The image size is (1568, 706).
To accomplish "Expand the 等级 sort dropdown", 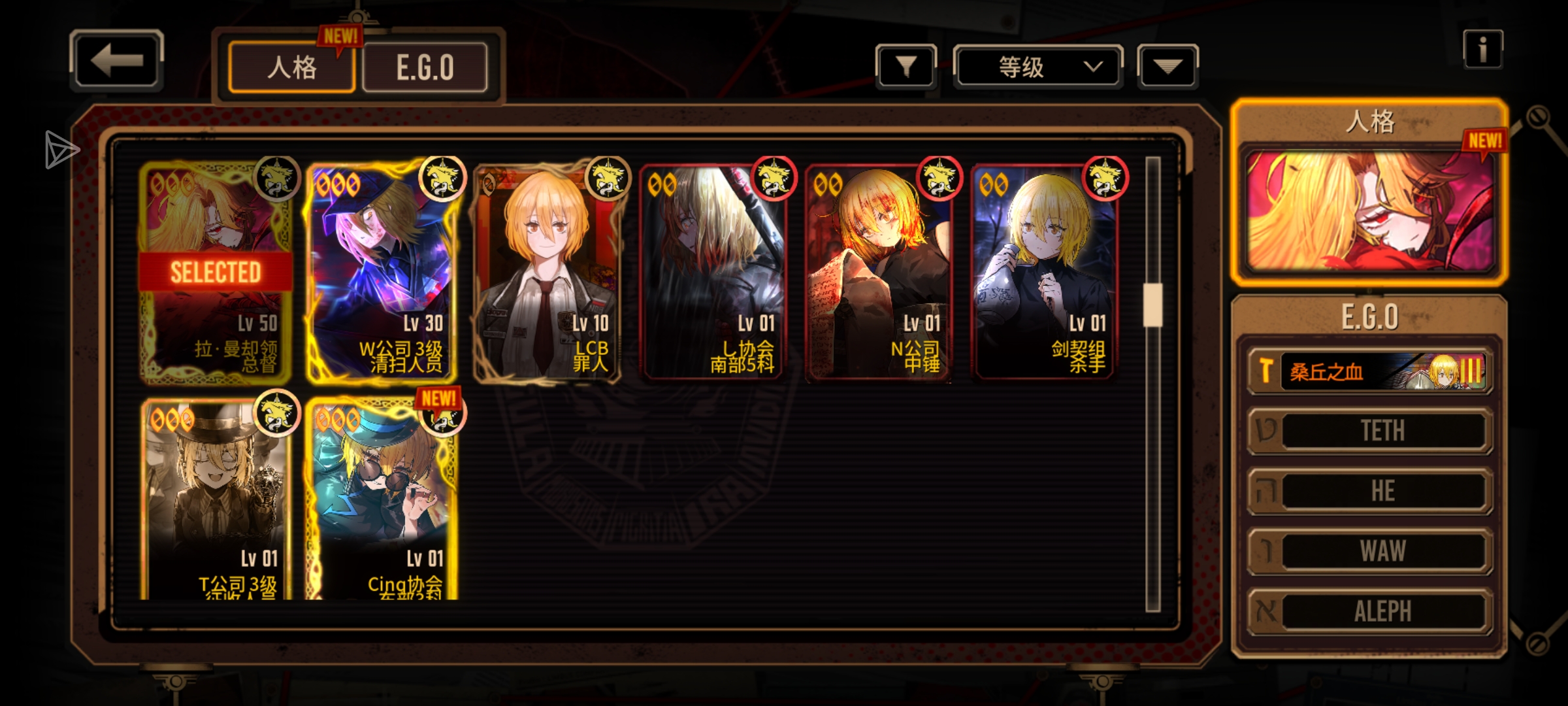I will point(1038,66).
